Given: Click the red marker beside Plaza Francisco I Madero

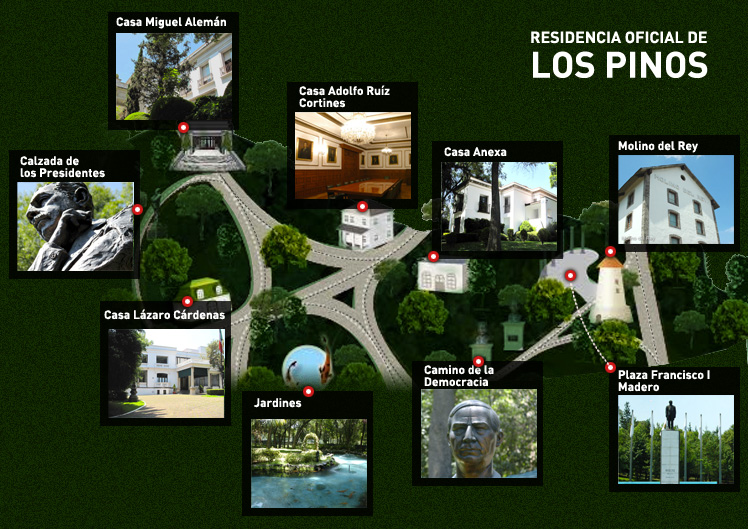Looking at the screenshot, I should coord(610,367).
